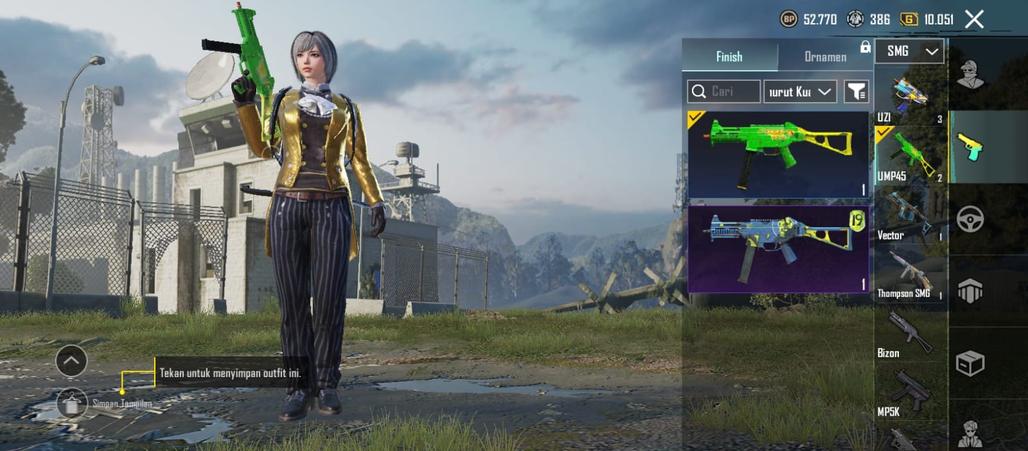Select UZI in the weapon list
The height and width of the screenshot is (451, 1028).
[909, 98]
